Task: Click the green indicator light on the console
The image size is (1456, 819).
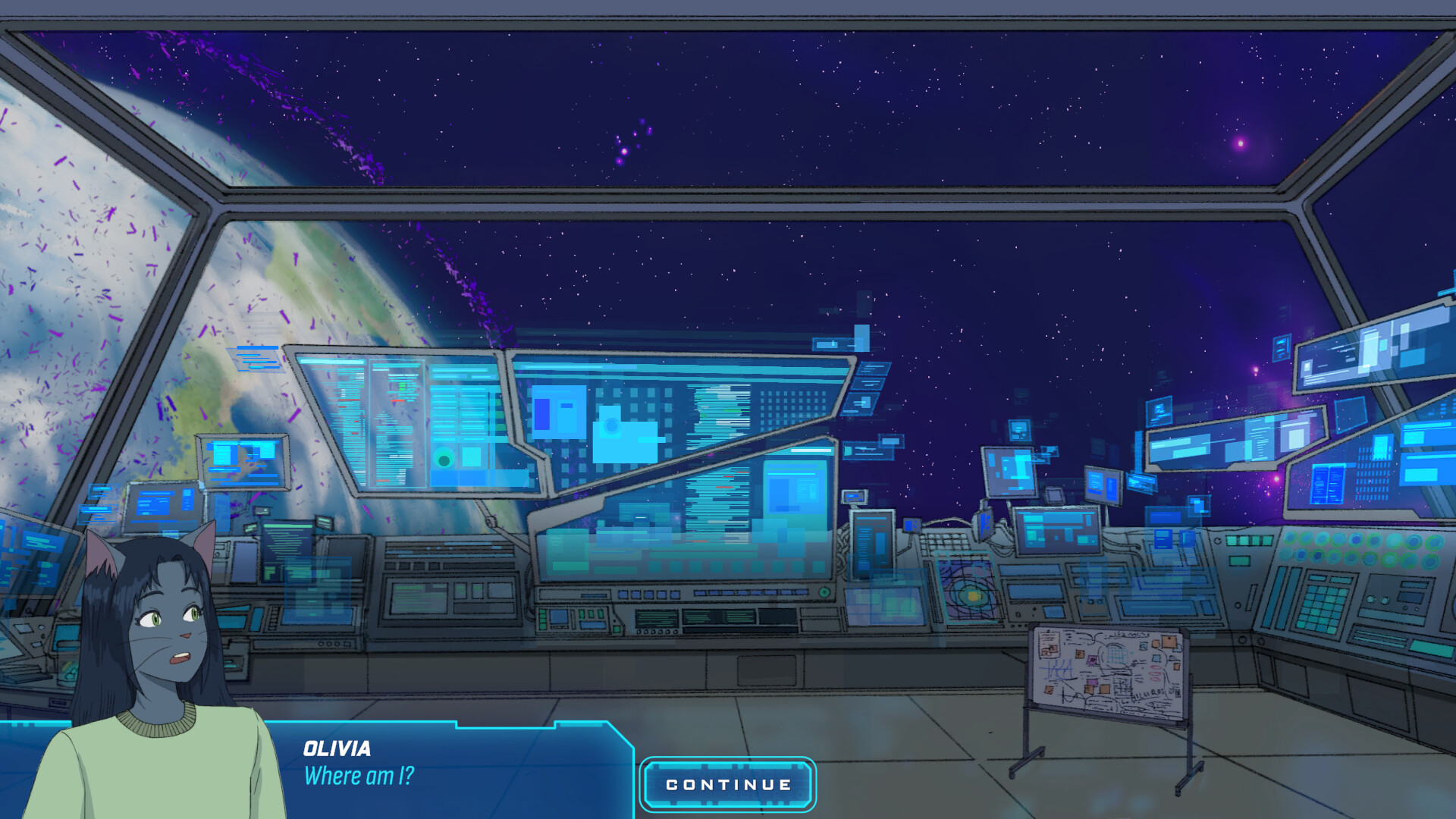Action: coord(824,593)
